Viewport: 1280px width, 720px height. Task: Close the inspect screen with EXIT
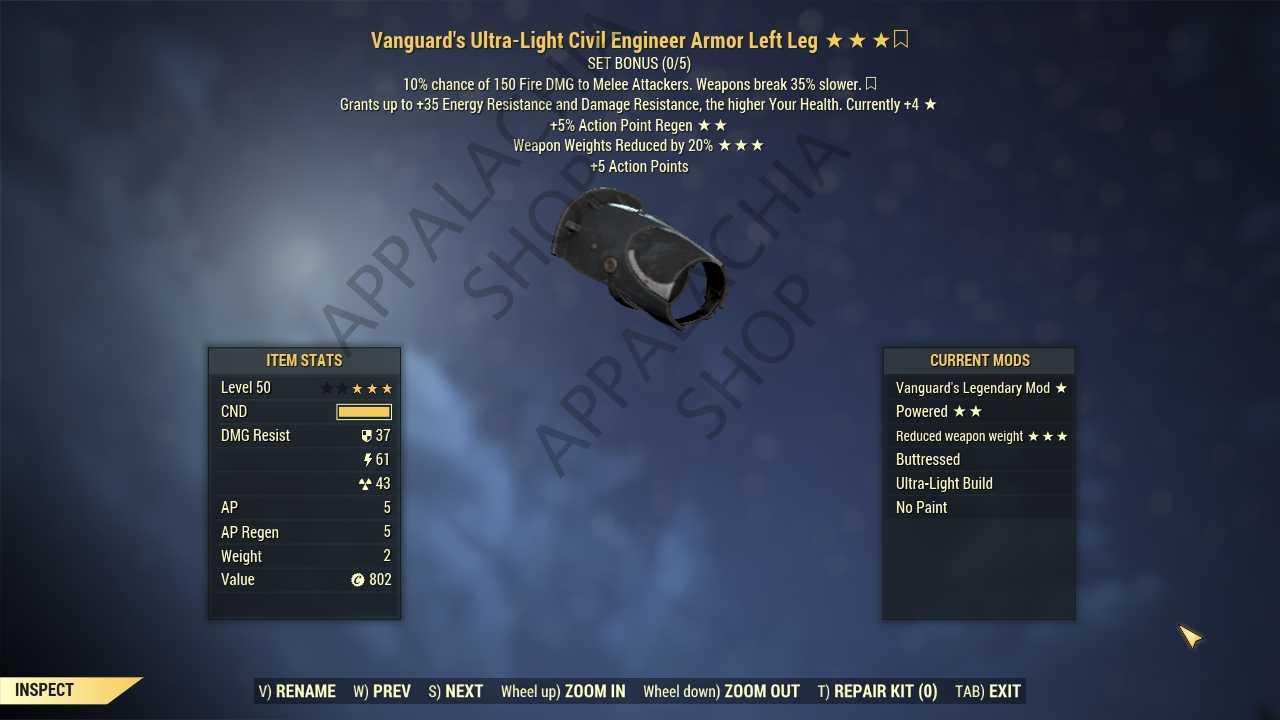[988, 691]
